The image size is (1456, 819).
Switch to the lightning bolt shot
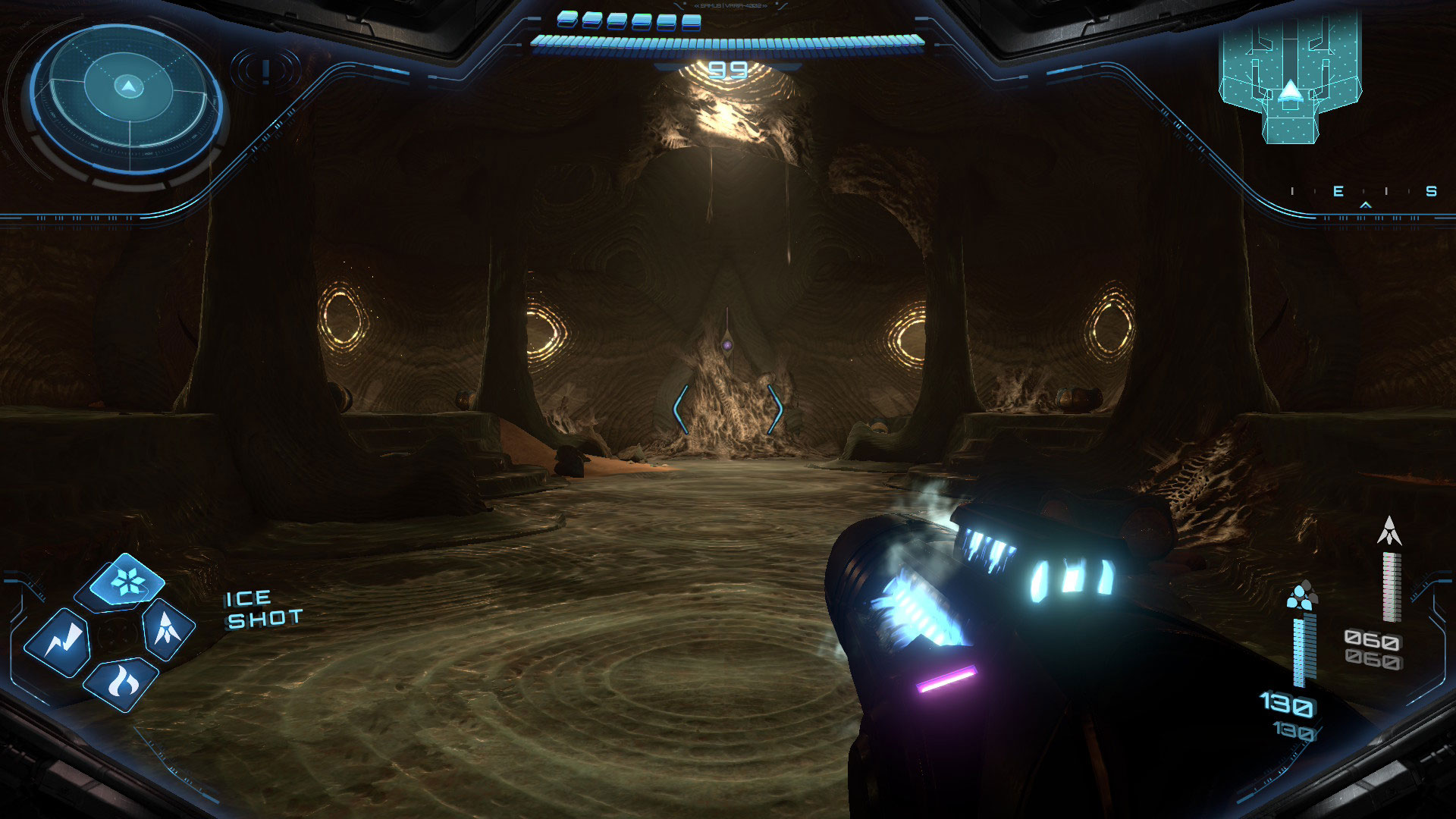pos(58,643)
